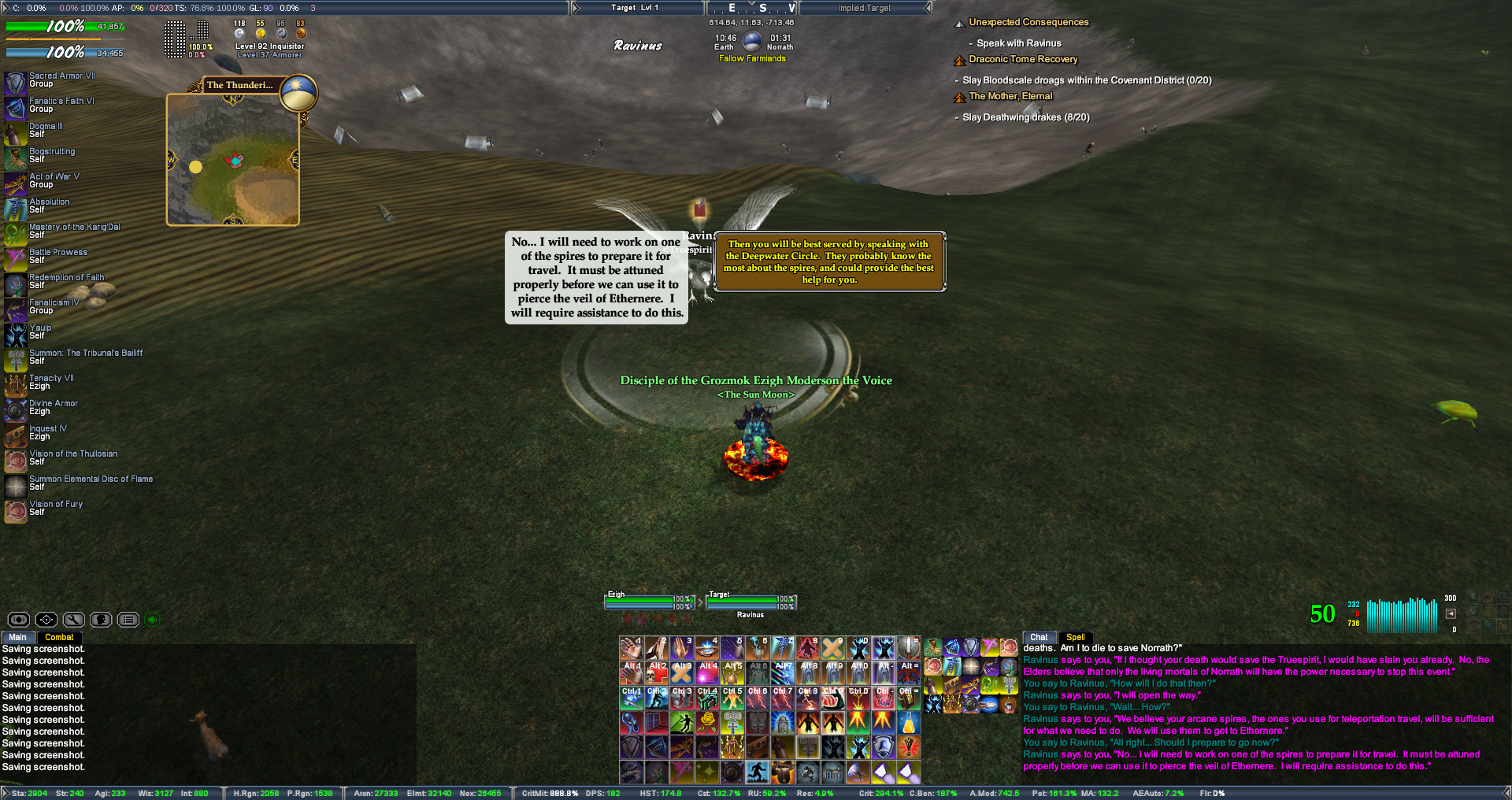Click the Sacred Armor VII buff icon
The image size is (1512, 800).
pos(16,83)
